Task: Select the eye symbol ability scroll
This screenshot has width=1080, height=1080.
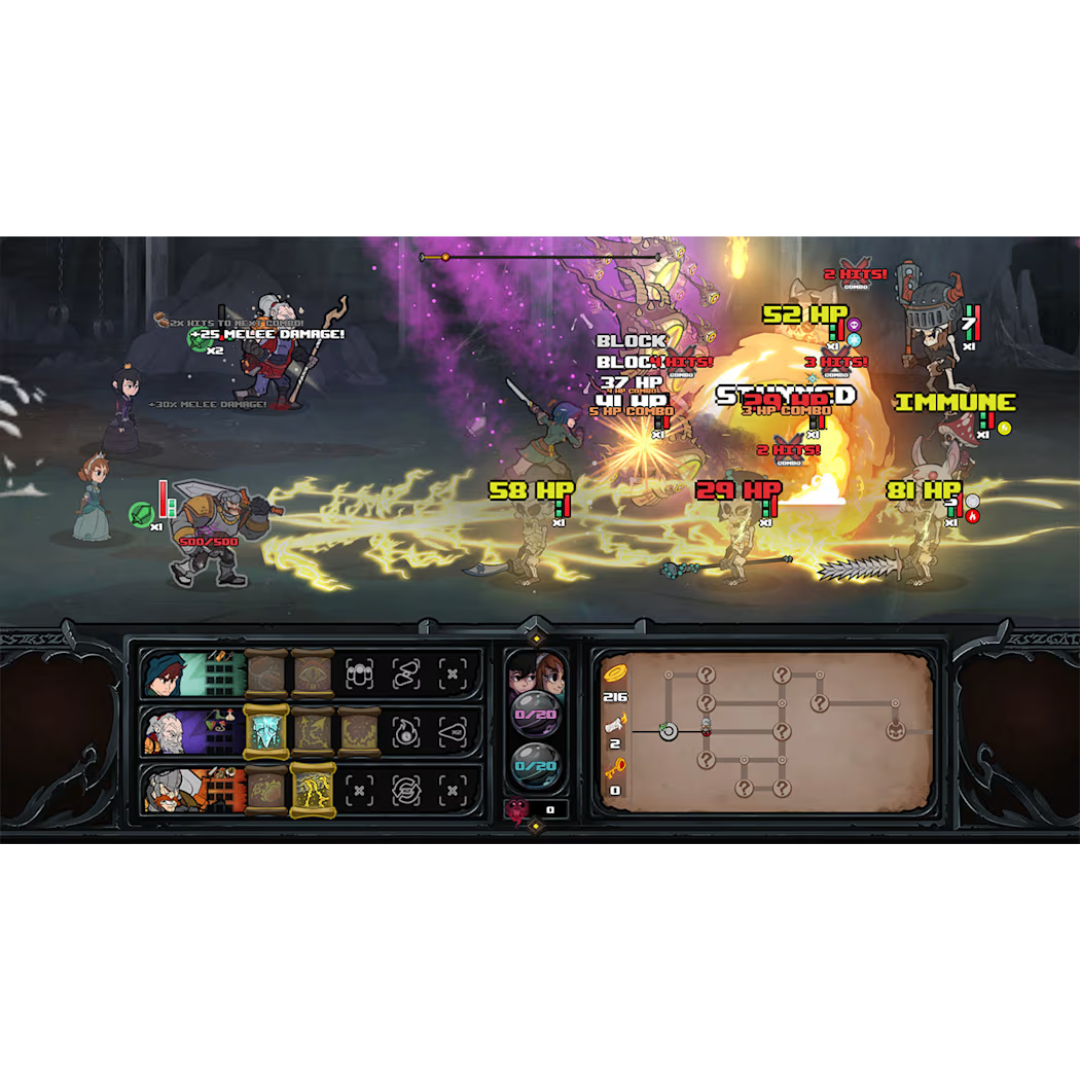Action: (x=313, y=673)
